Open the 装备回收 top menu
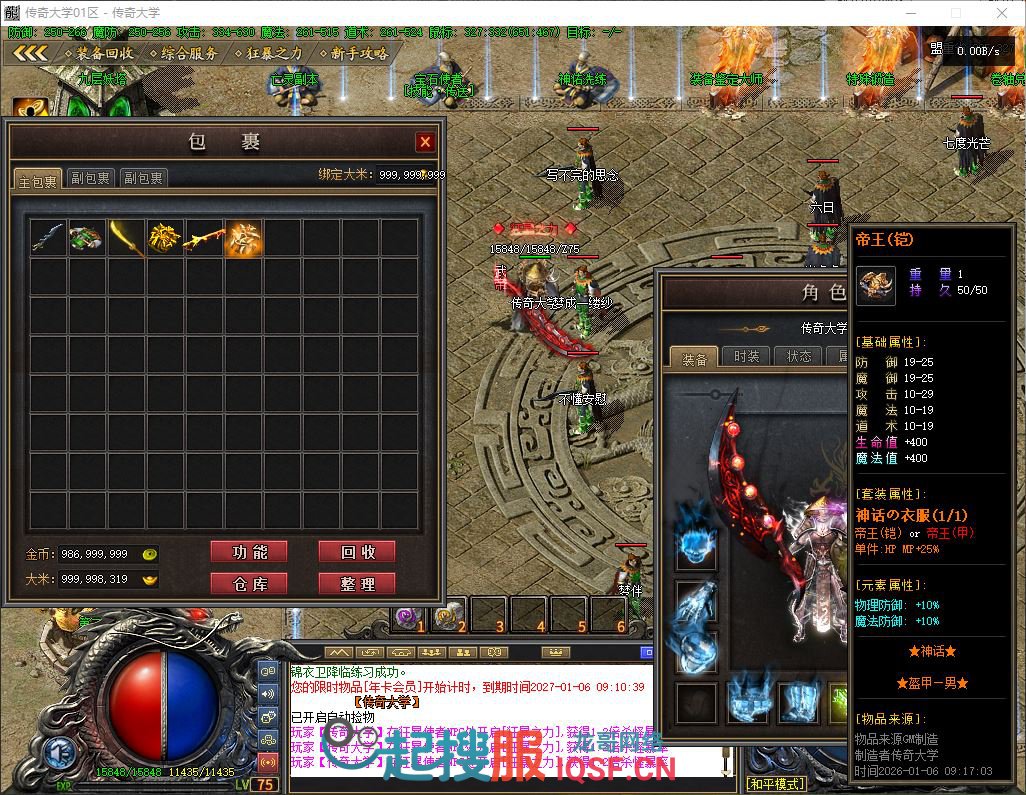The width and height of the screenshot is (1026, 795). coord(98,53)
